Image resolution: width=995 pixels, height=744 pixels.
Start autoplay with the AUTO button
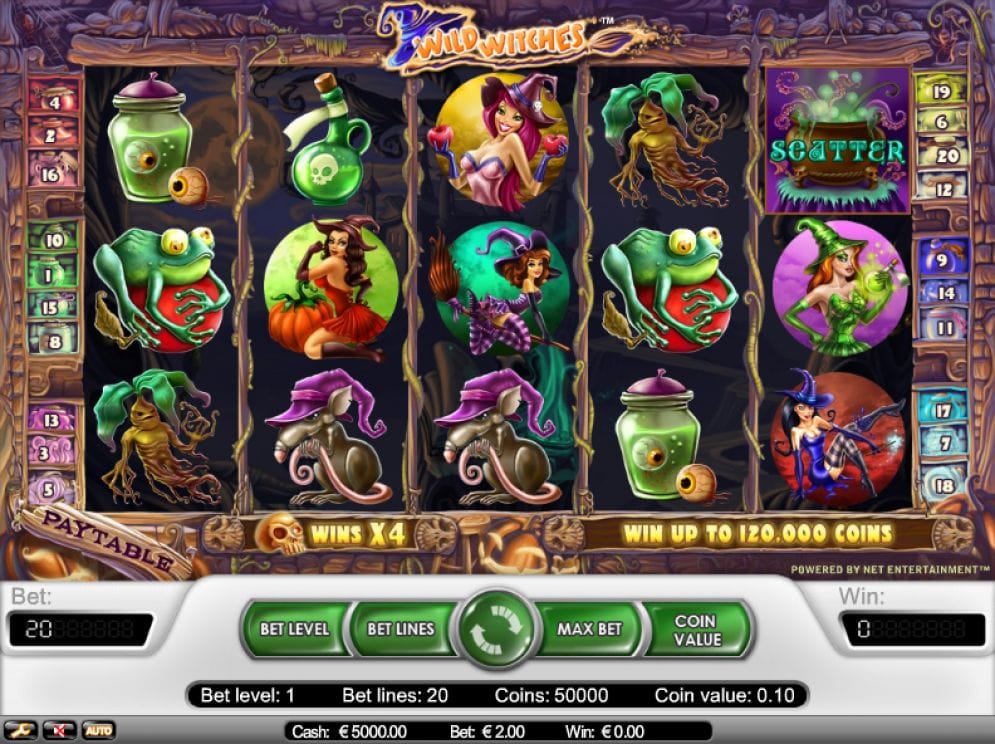pyautogui.click(x=98, y=731)
